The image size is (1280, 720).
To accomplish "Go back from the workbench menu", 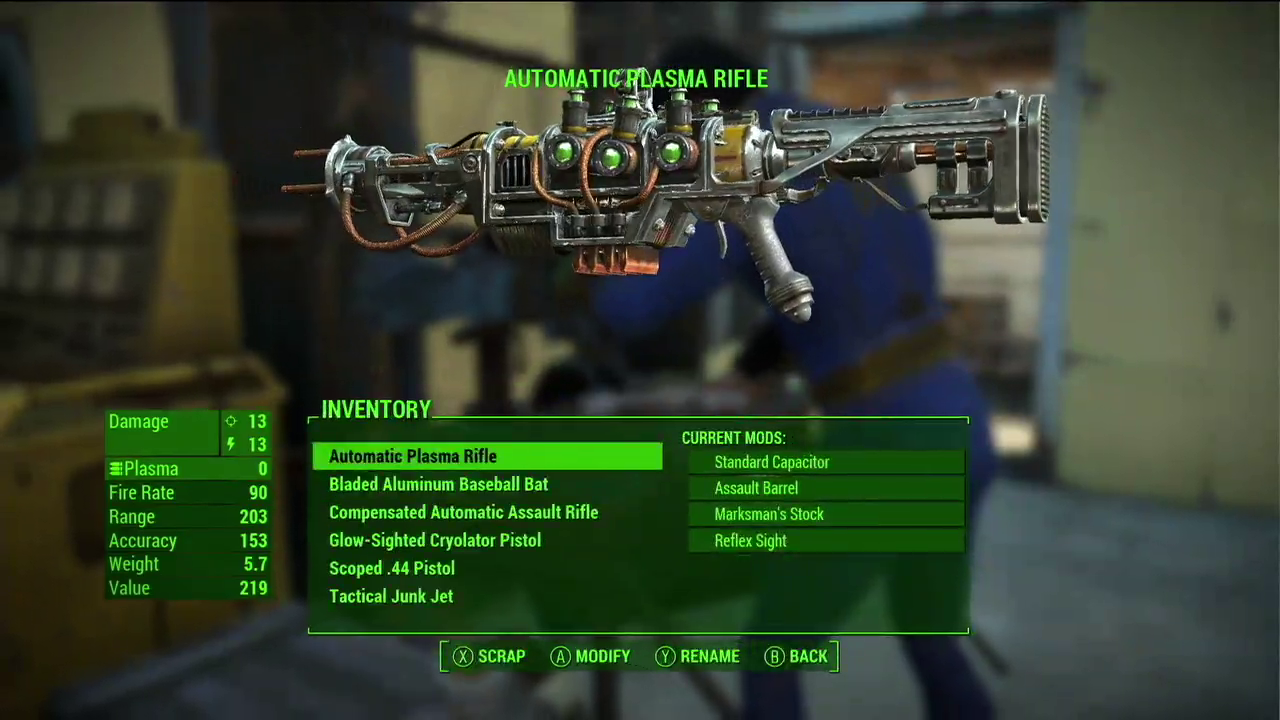I will click(x=796, y=657).
